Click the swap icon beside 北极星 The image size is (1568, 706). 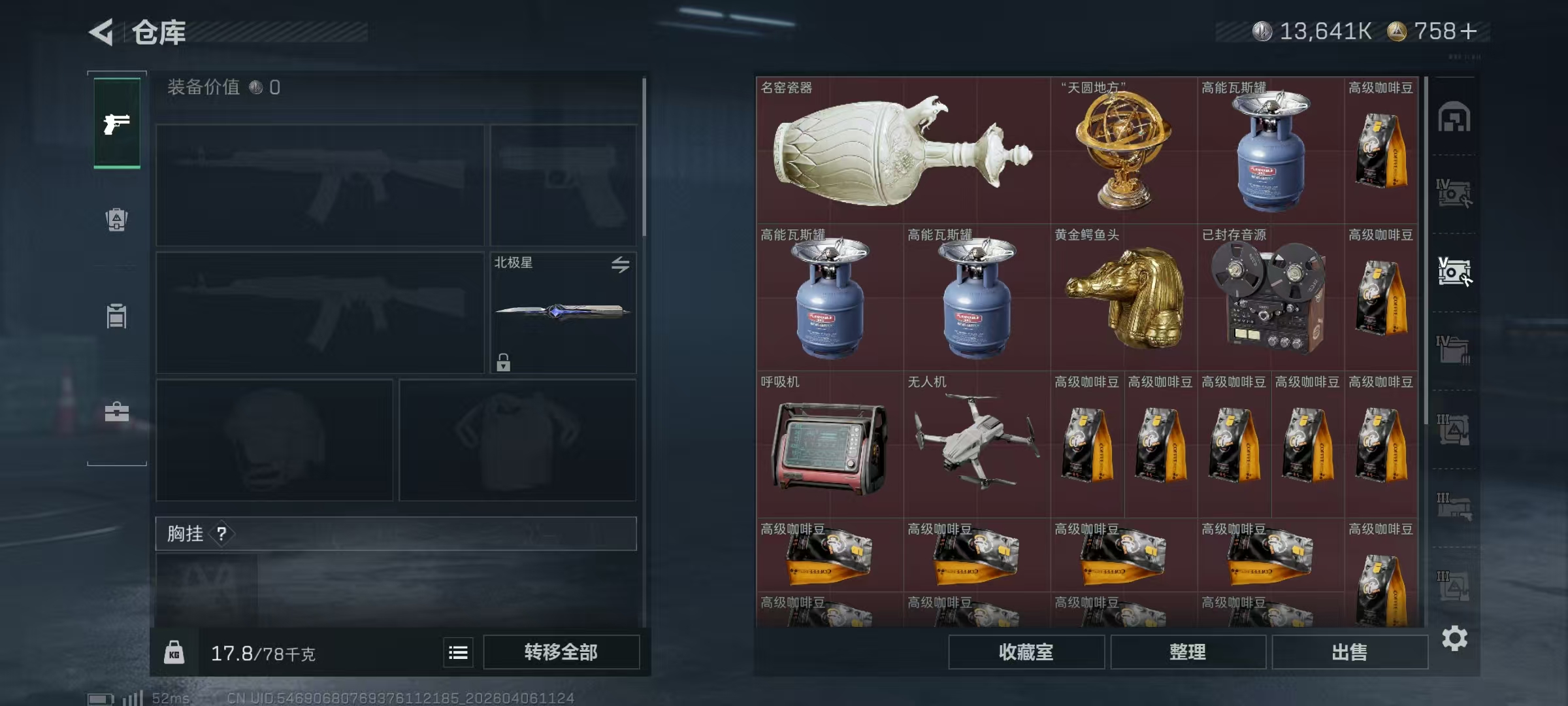(621, 264)
